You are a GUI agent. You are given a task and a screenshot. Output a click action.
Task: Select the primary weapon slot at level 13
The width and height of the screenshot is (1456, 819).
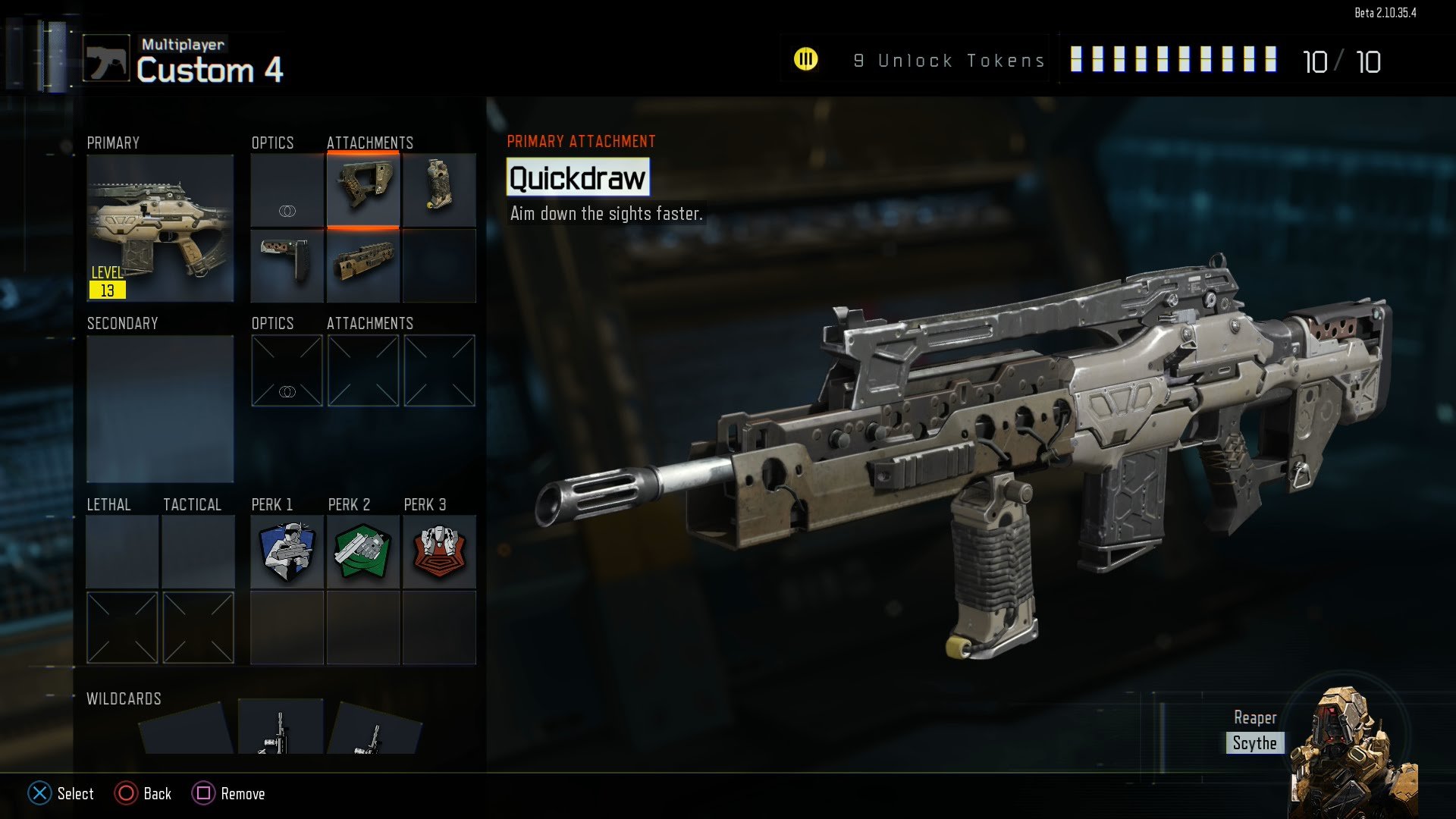pyautogui.click(x=160, y=227)
